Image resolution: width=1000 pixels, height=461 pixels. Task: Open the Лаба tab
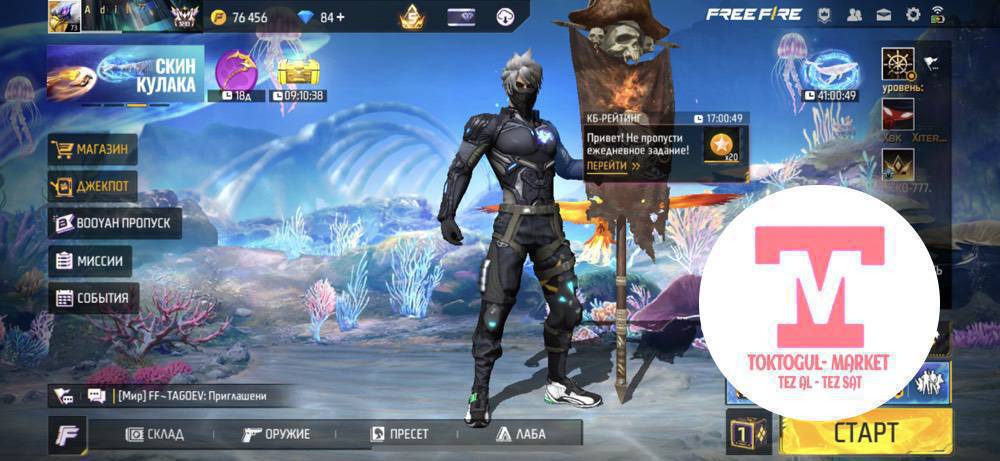click(x=520, y=434)
